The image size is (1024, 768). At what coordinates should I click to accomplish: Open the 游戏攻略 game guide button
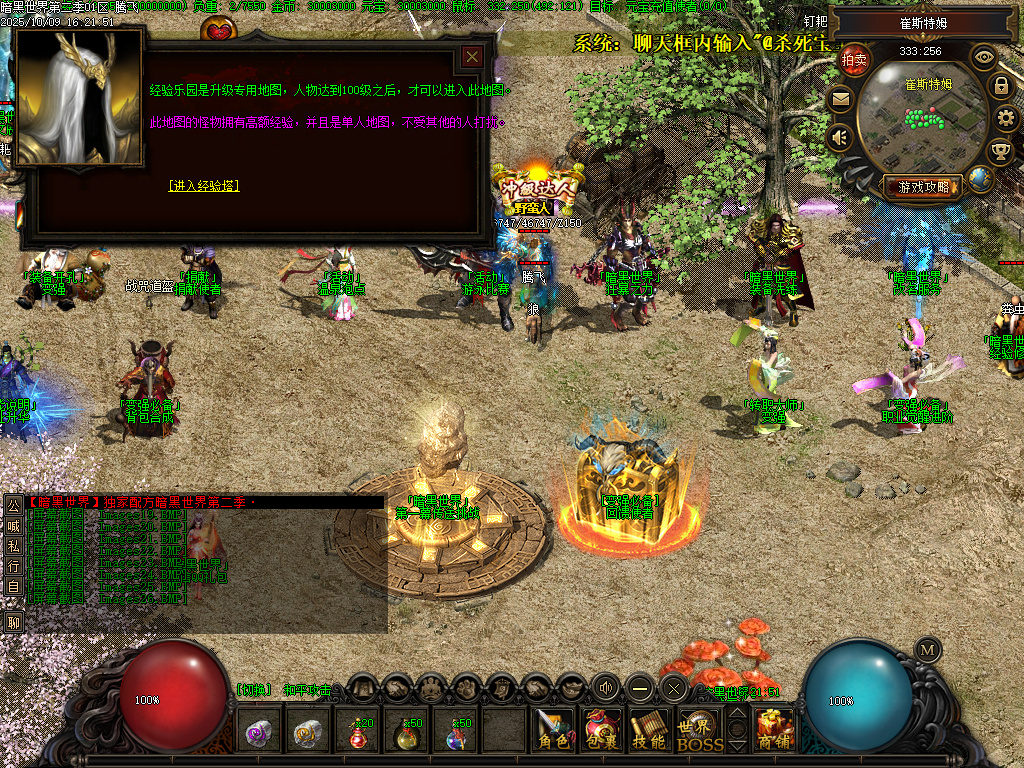point(923,186)
